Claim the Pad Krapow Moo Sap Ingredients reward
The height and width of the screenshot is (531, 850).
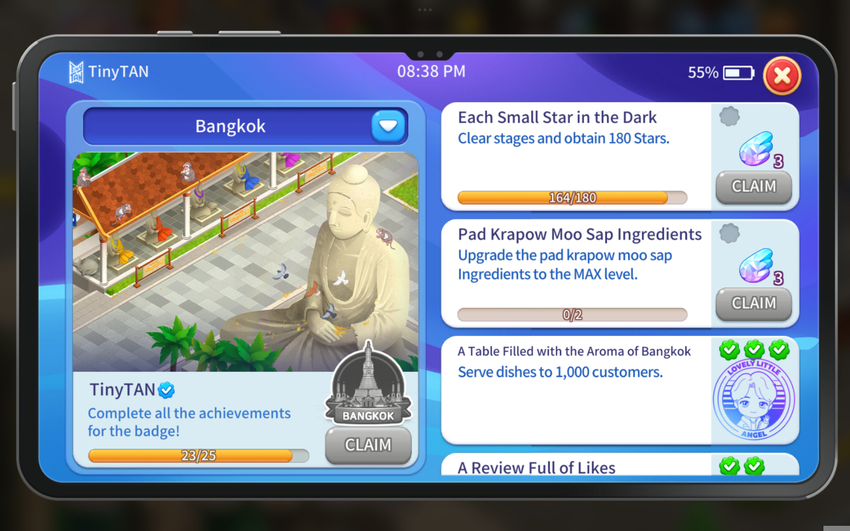753,303
